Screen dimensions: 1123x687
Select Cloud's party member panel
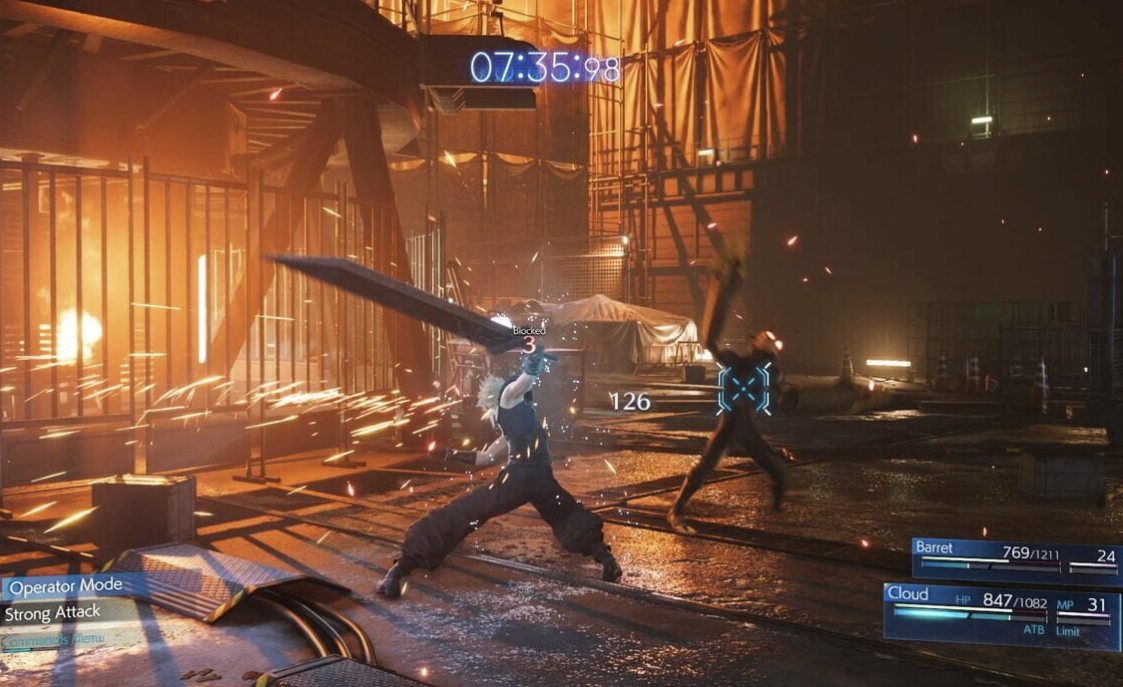(x=1001, y=615)
